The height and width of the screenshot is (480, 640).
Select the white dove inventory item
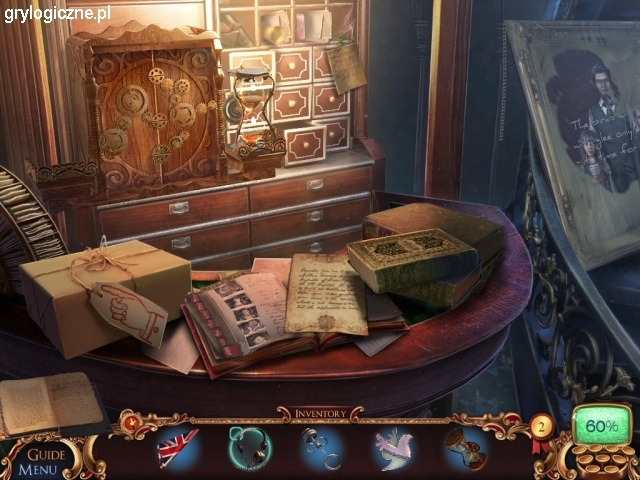[394, 447]
